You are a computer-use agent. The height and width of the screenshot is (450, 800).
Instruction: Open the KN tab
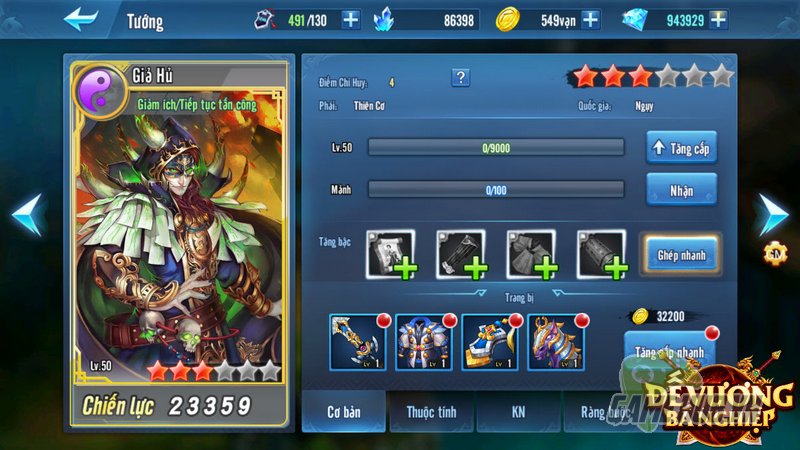518,411
